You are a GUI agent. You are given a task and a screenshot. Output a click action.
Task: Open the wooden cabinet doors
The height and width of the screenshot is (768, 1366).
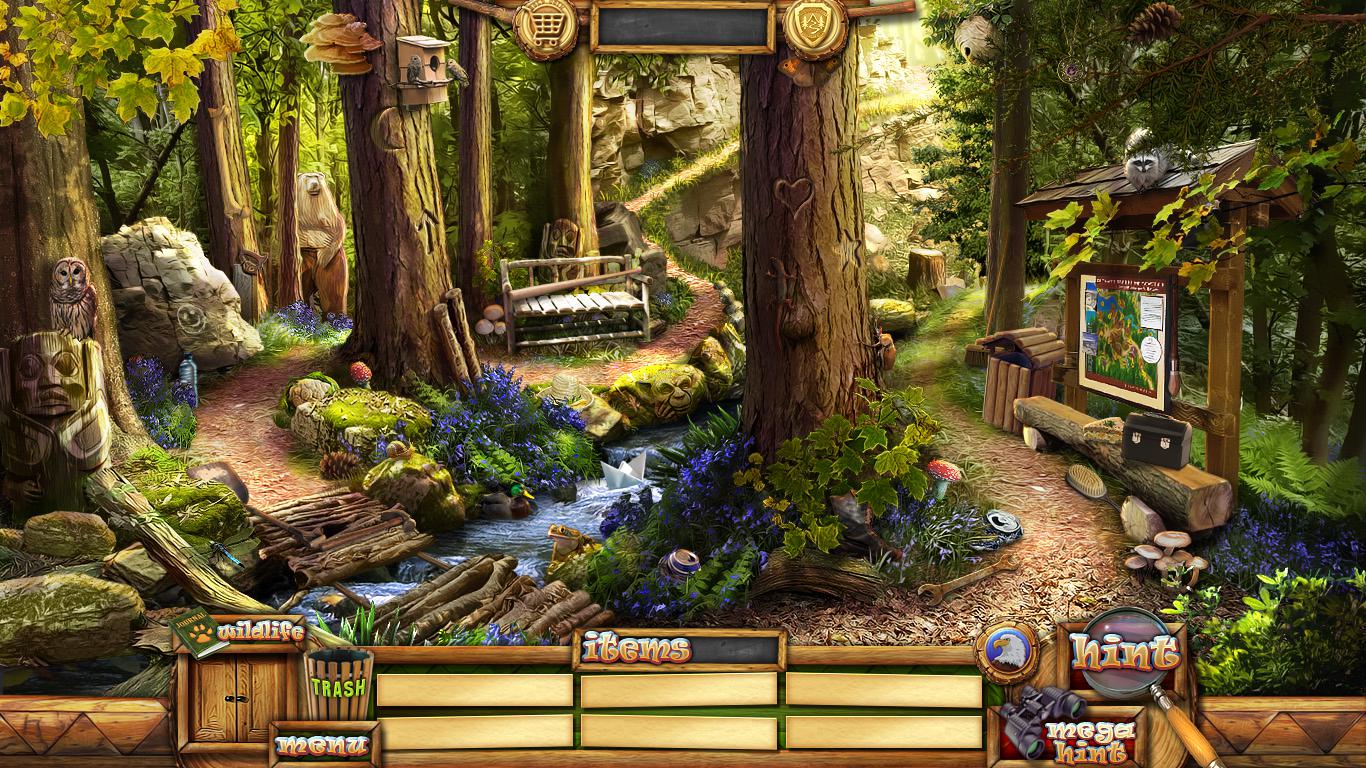pyautogui.click(x=238, y=699)
